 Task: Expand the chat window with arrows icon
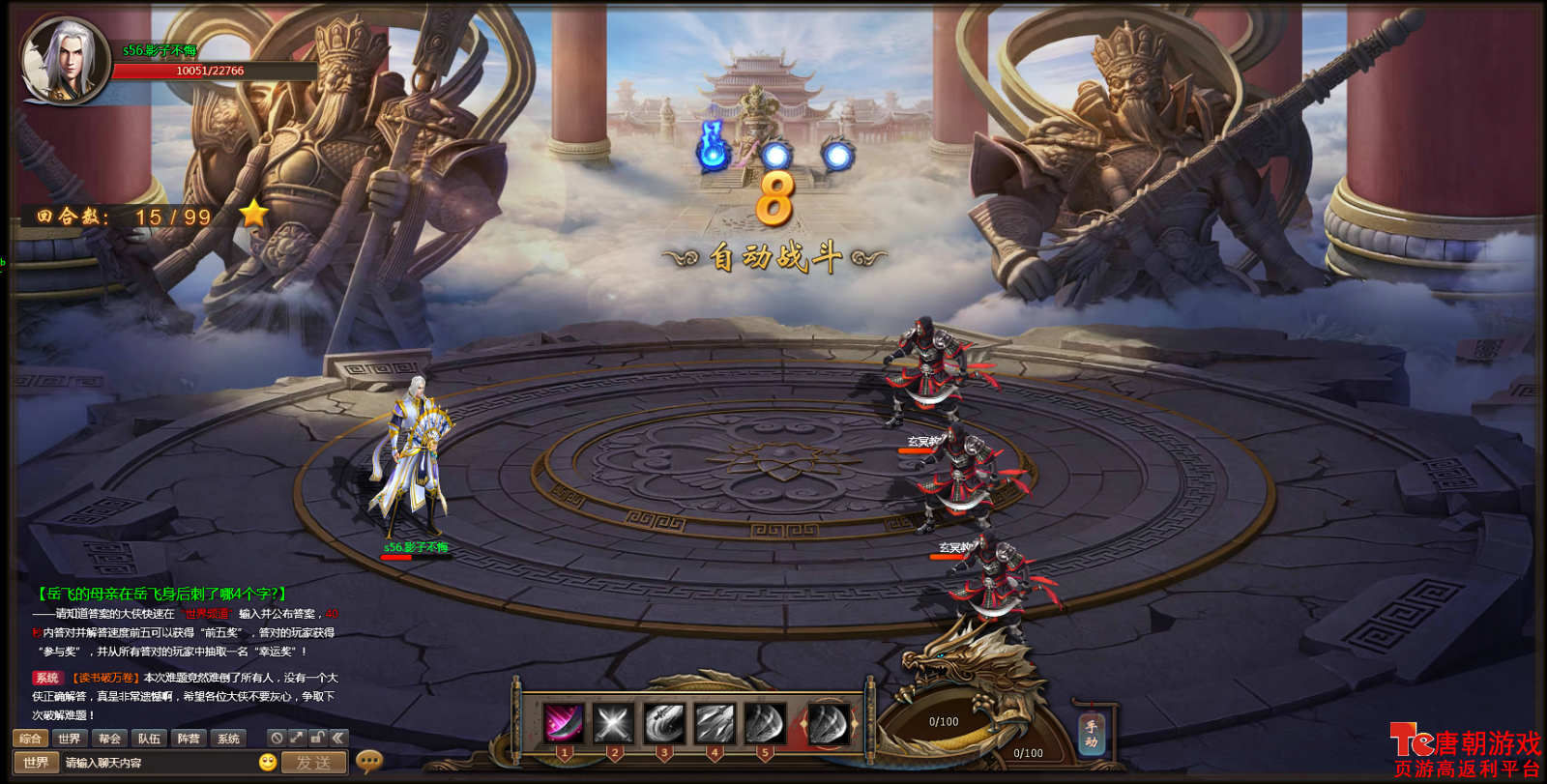(x=297, y=738)
